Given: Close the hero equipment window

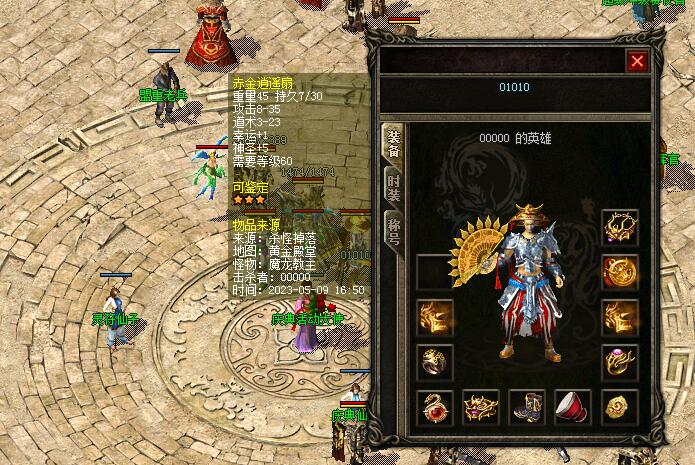Looking at the screenshot, I should [637, 61].
